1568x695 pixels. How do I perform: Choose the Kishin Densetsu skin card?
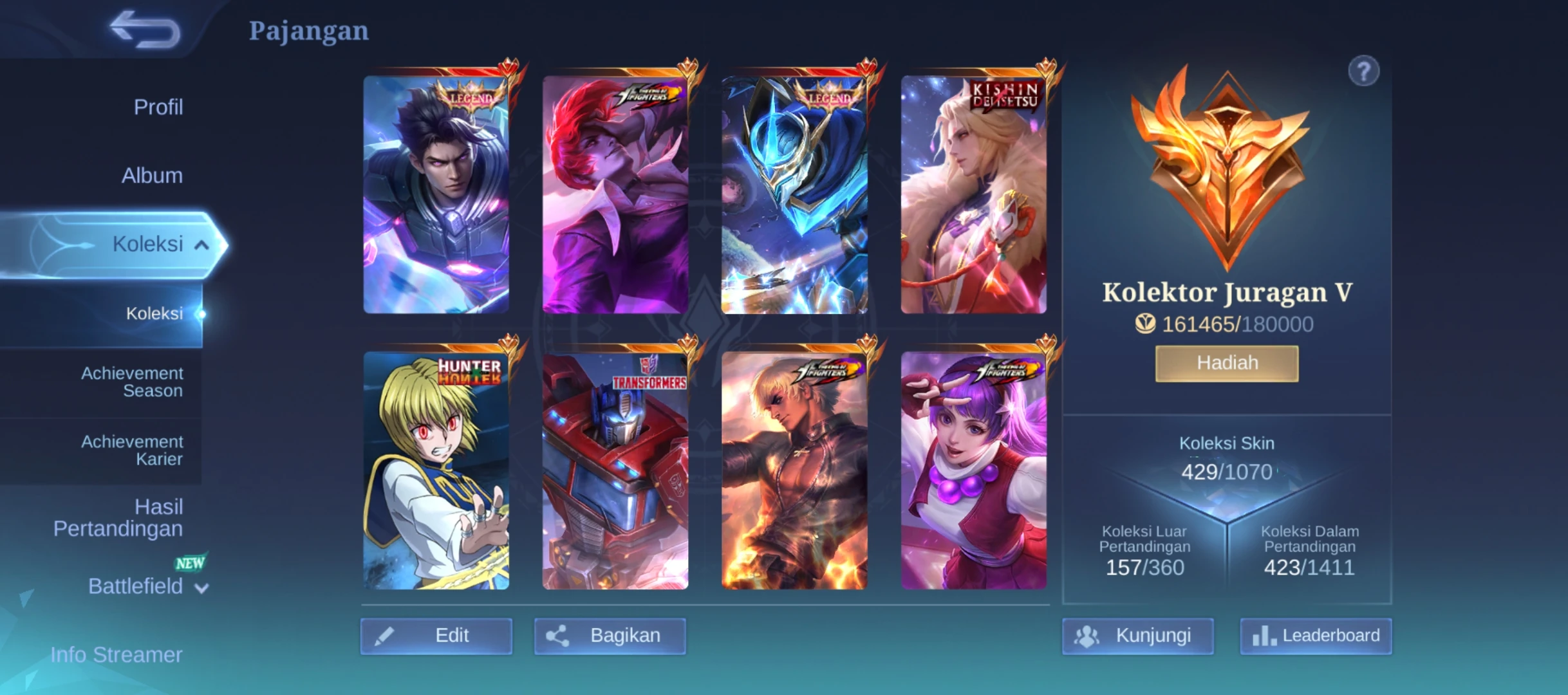[x=973, y=195]
